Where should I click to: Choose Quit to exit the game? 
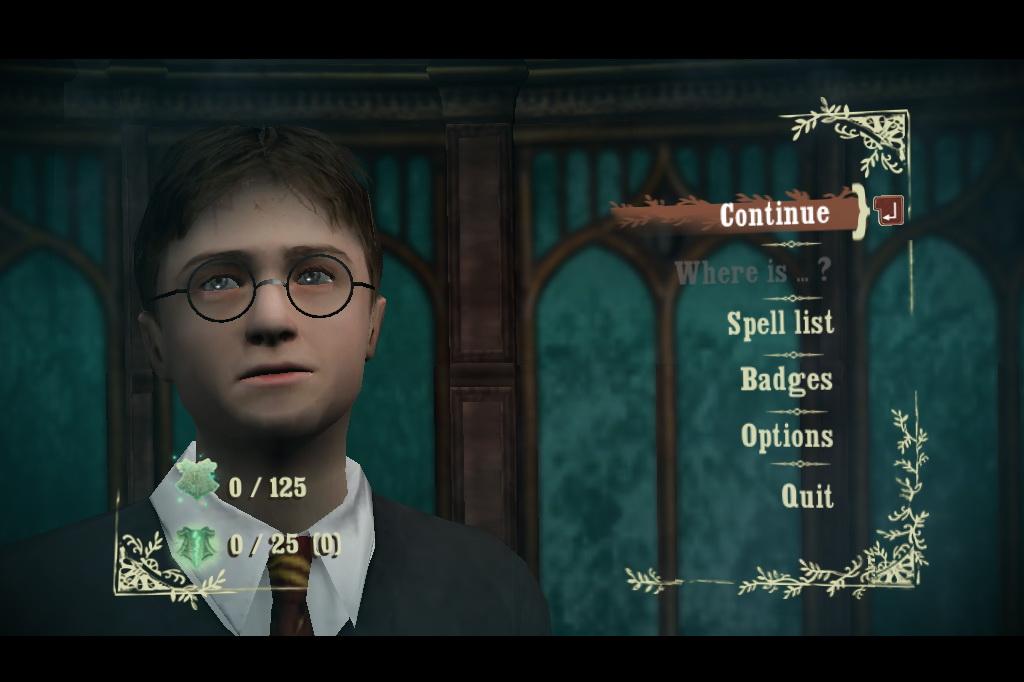pyautogui.click(x=807, y=495)
